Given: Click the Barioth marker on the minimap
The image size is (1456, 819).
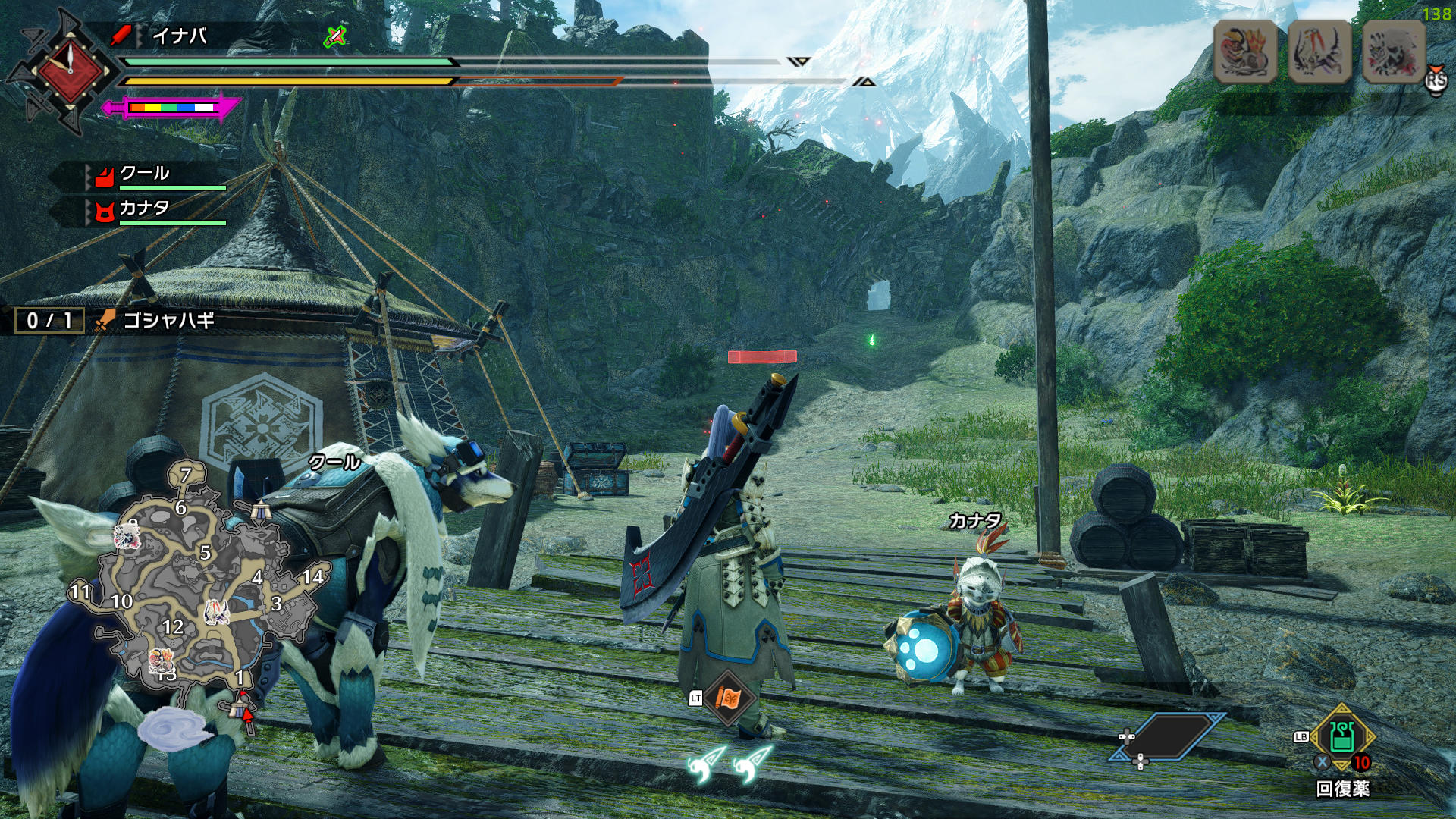Looking at the screenshot, I should click(216, 611).
